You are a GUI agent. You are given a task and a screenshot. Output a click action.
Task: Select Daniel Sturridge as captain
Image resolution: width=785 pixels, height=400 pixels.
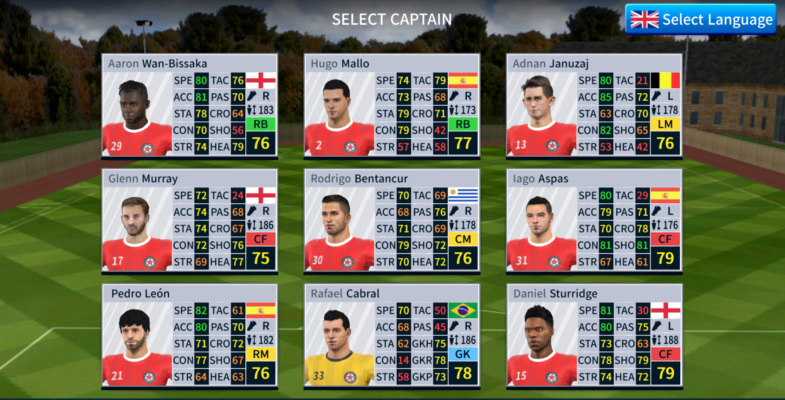click(593, 336)
